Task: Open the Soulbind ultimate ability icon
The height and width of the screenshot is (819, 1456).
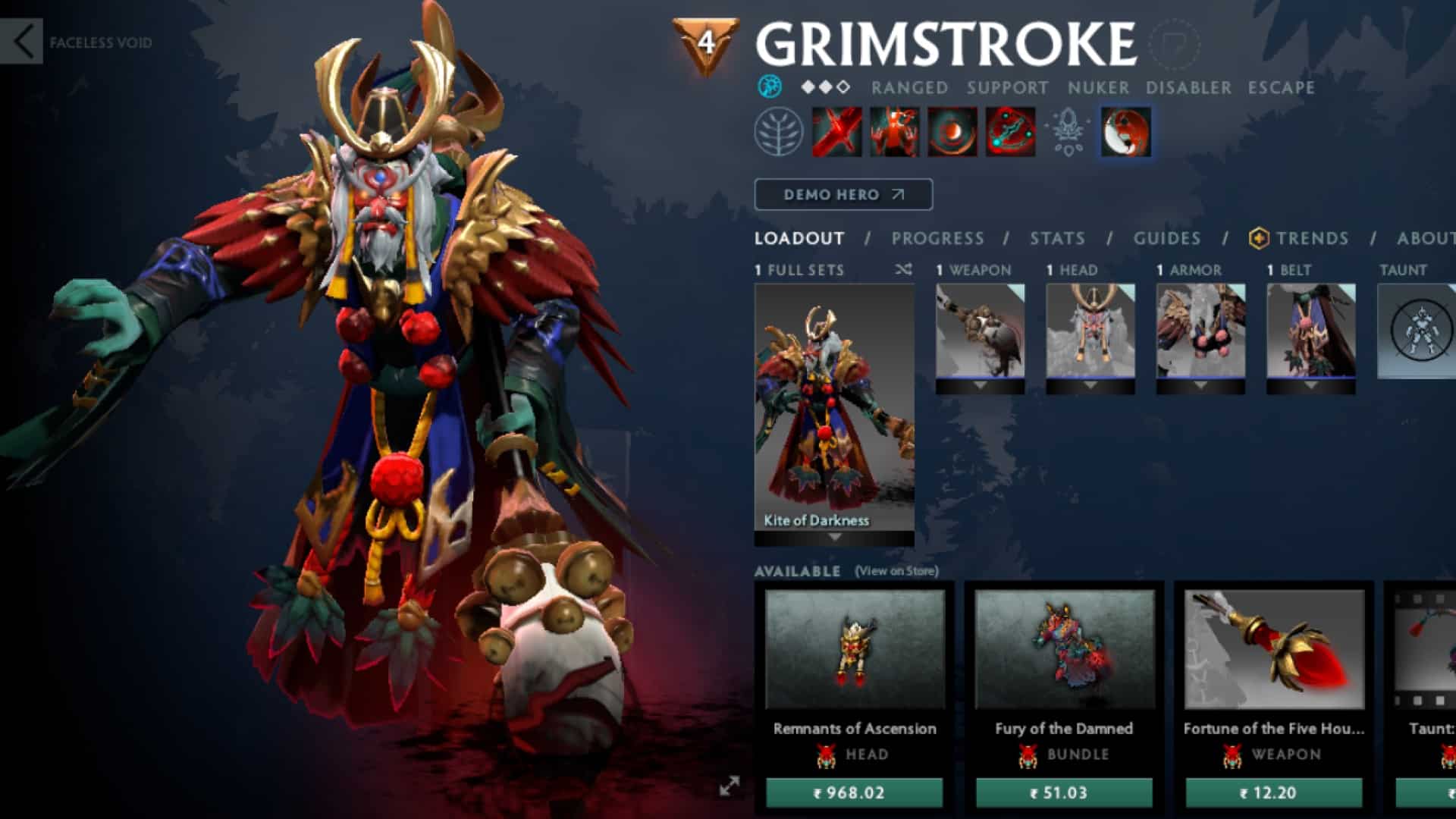Action: click(x=1009, y=130)
